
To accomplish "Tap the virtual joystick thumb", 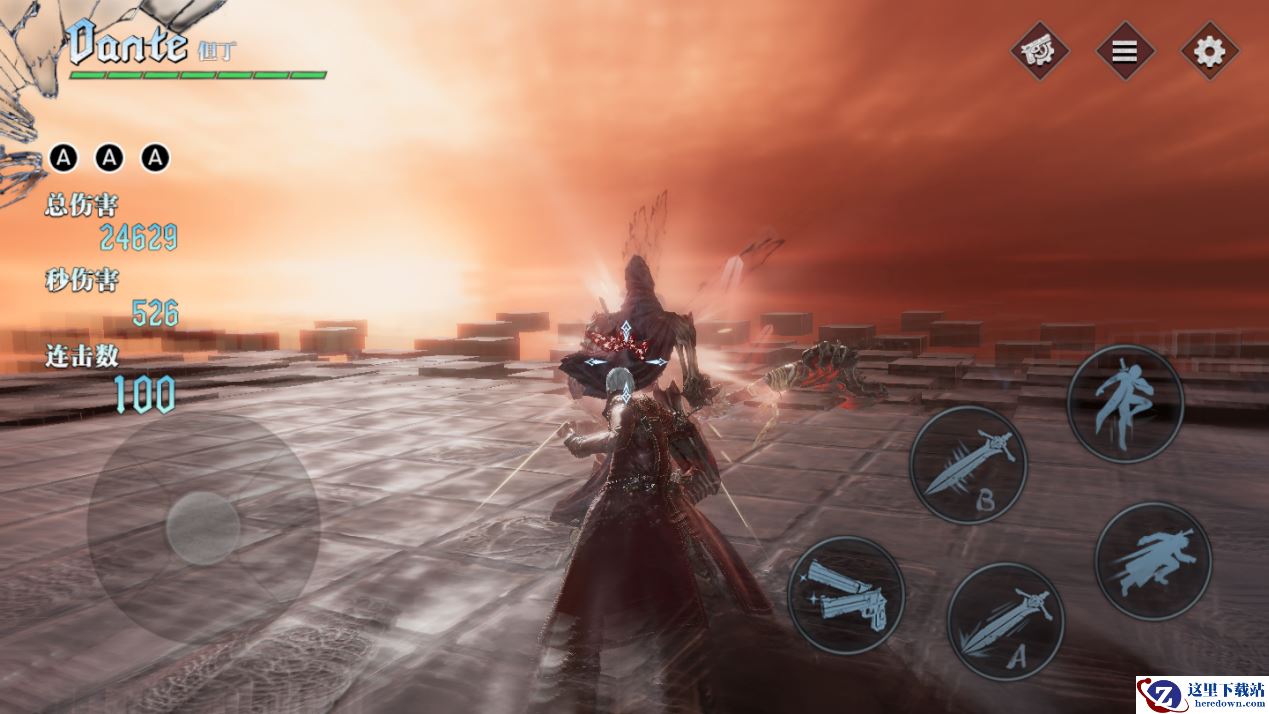I will (203, 528).
